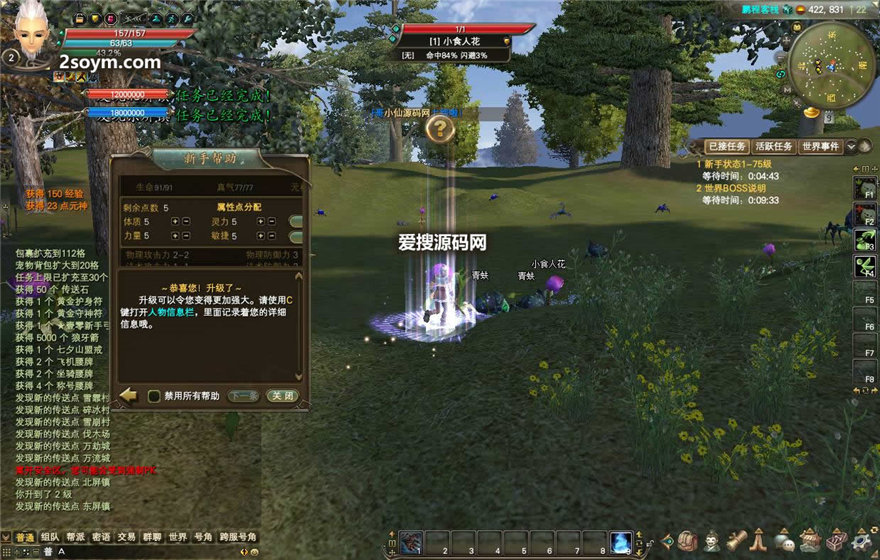This screenshot has width=880, height=560.
Task: Switch chat to the 世界 channel
Action: tap(177, 537)
